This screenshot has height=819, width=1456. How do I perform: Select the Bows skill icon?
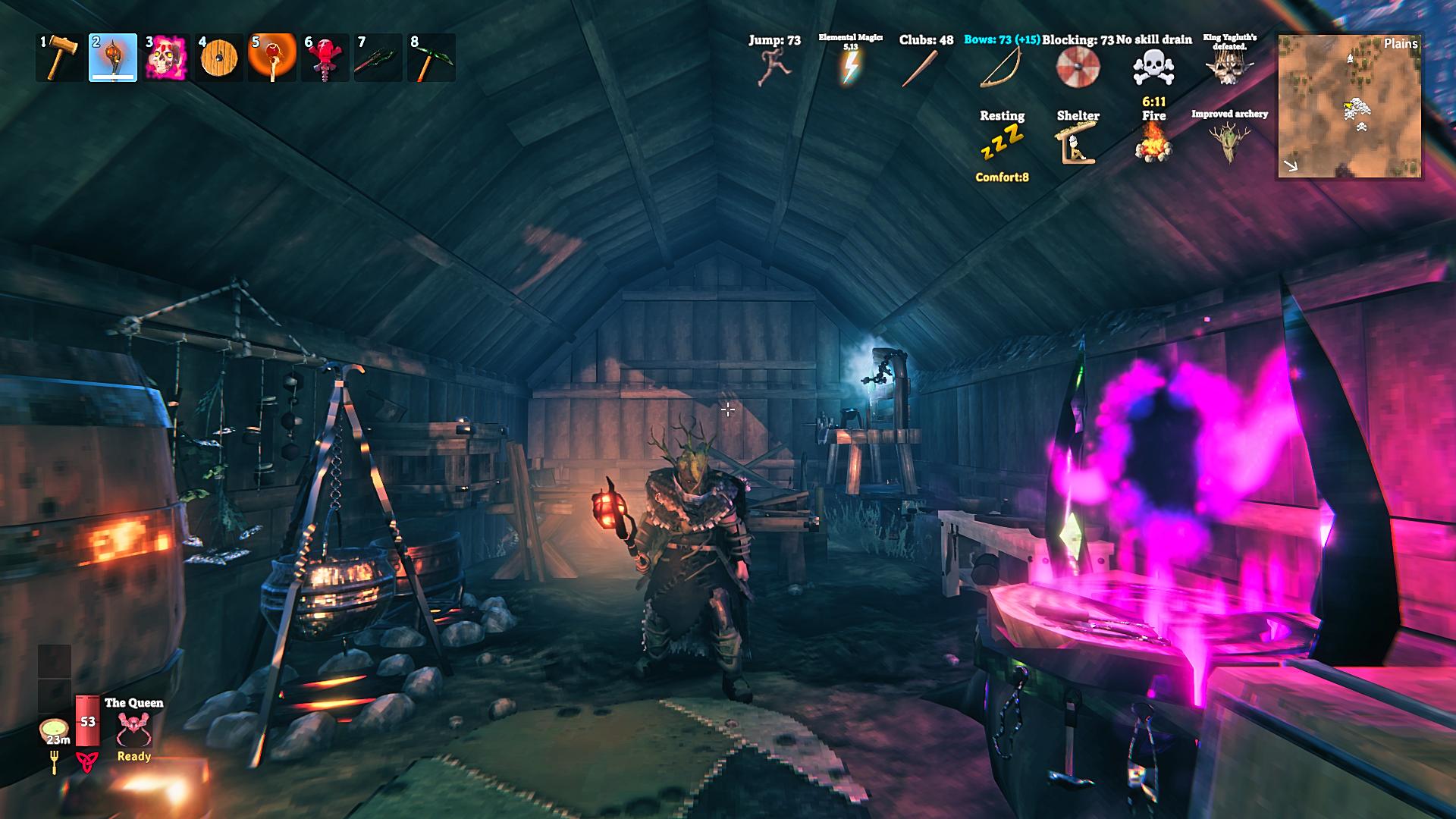coord(1001,68)
